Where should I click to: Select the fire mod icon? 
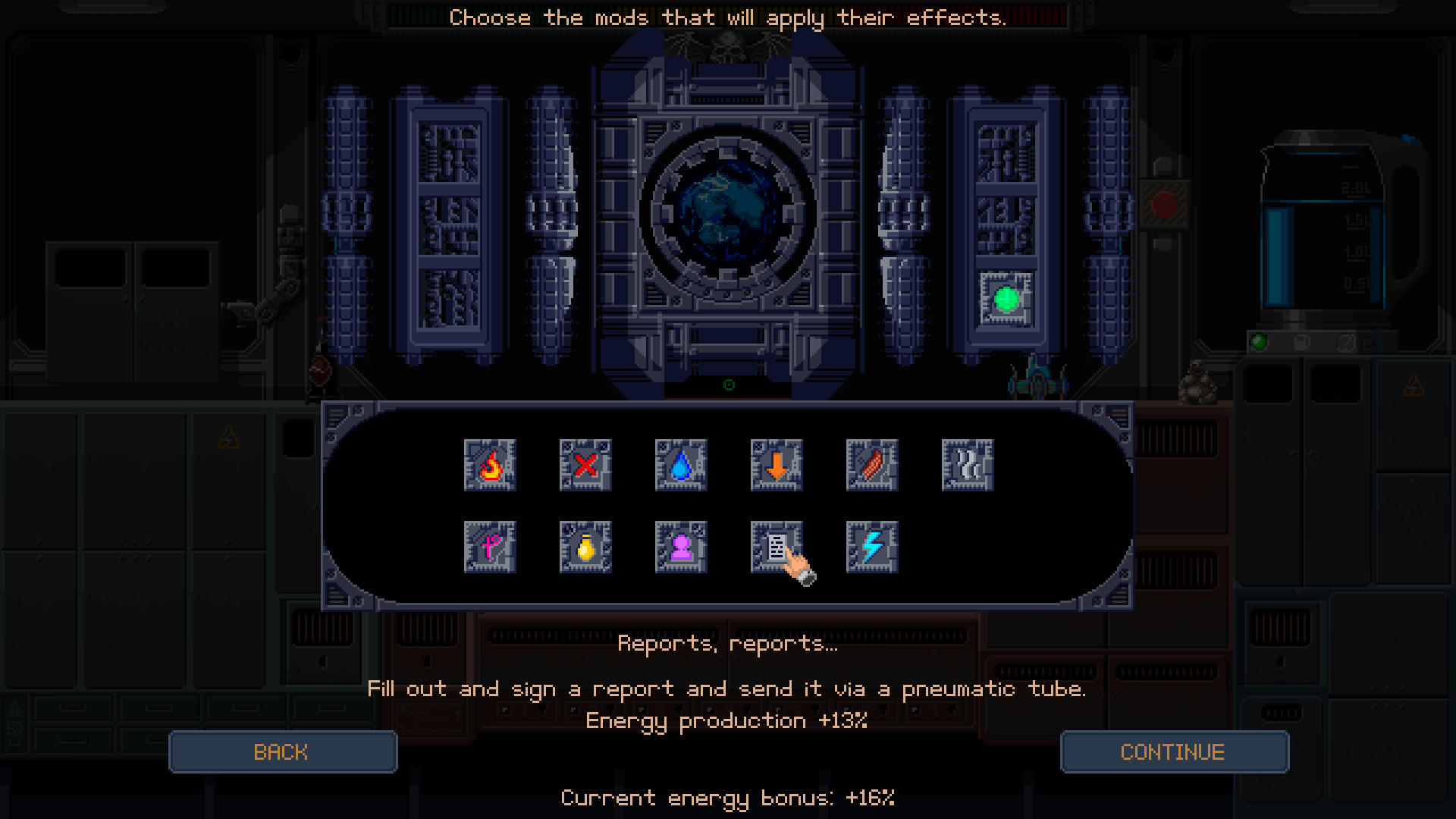[490, 466]
